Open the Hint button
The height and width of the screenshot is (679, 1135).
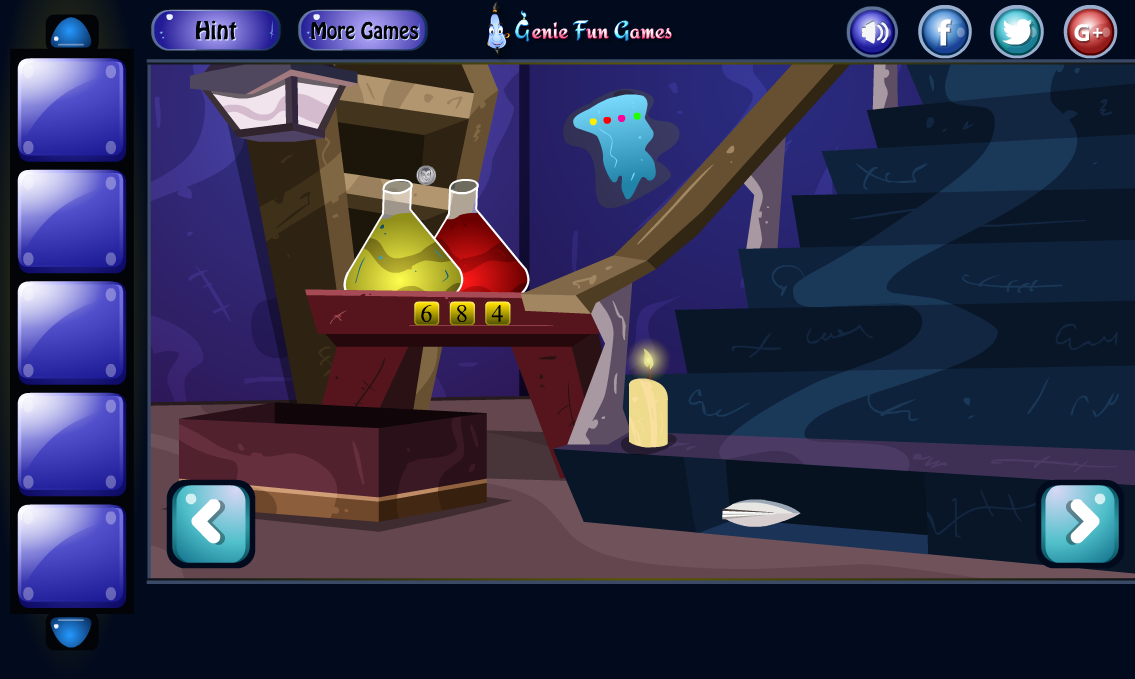coord(215,31)
